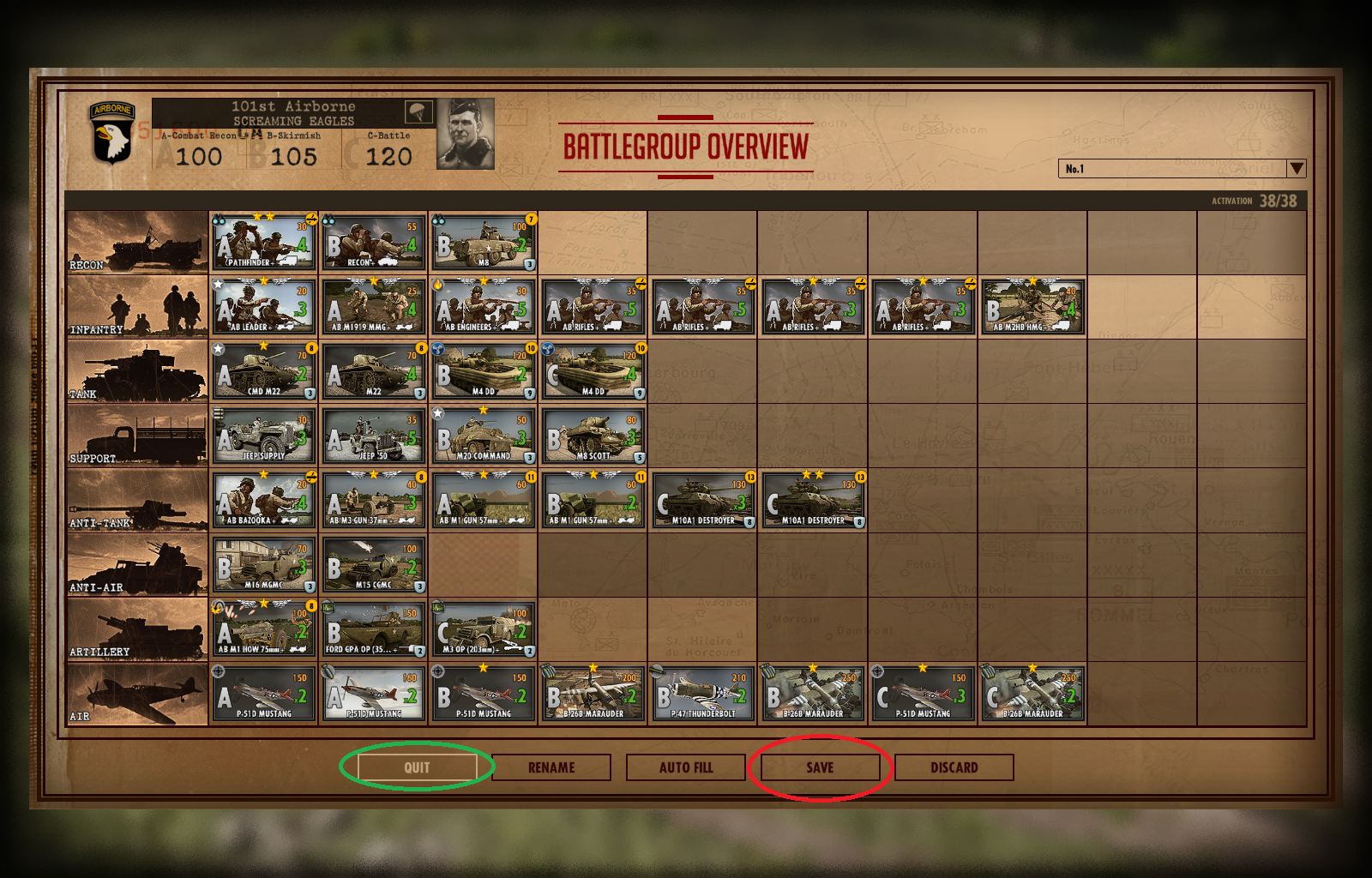The width and height of the screenshot is (1372, 878).
Task: Auto Fill the battlegroup deck
Action: [686, 767]
